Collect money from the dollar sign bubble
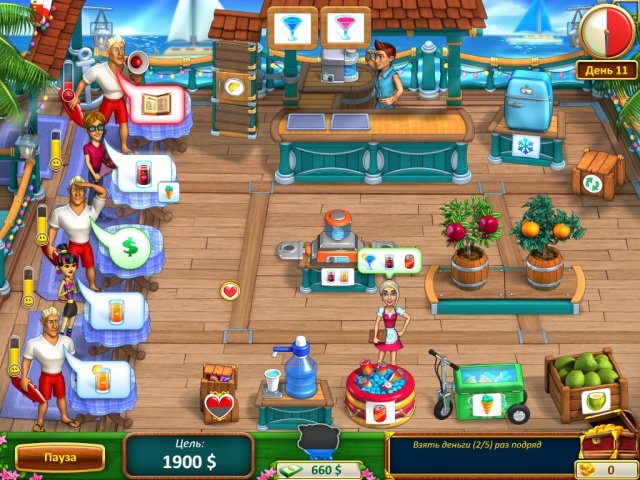The height and width of the screenshot is (480, 640). pyautogui.click(x=129, y=245)
